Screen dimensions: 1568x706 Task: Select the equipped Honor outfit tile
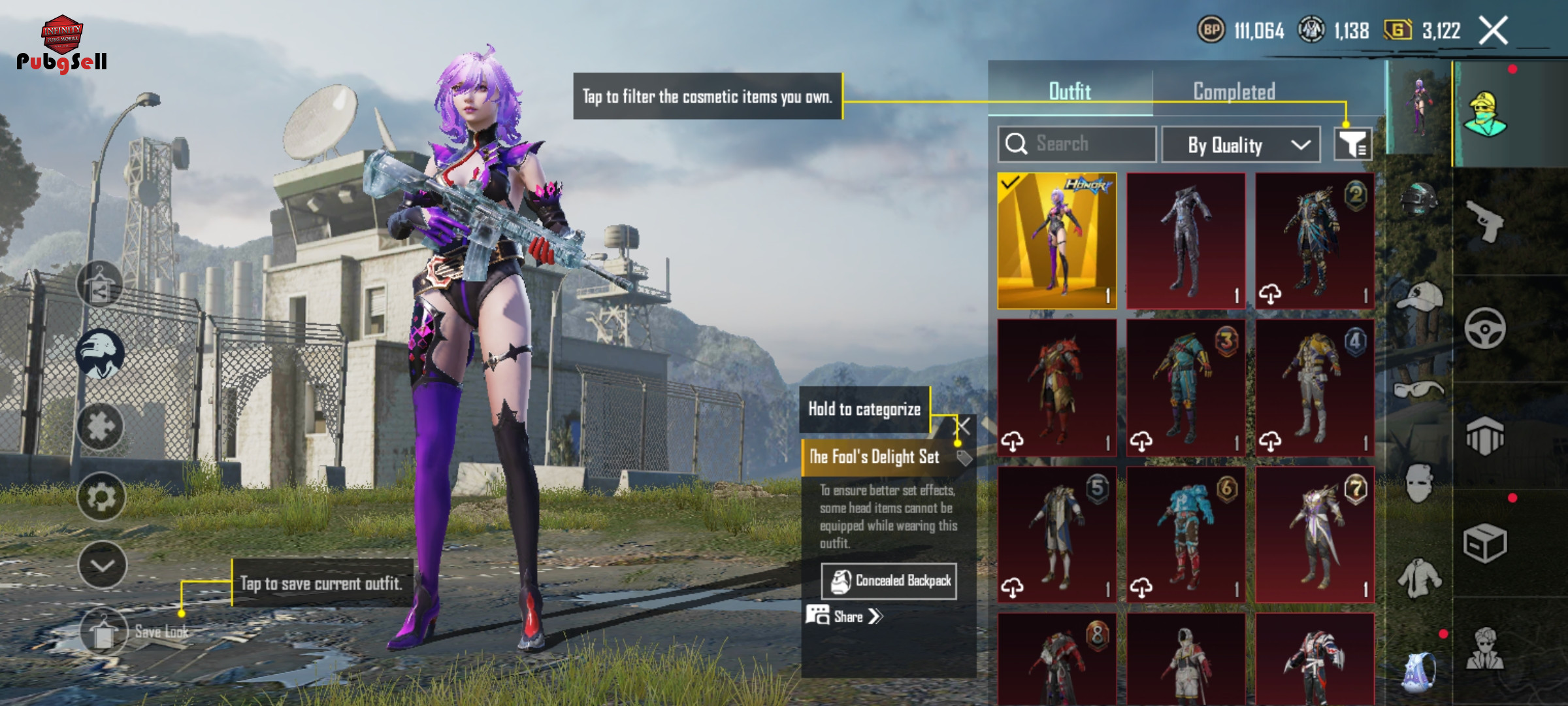click(1056, 241)
